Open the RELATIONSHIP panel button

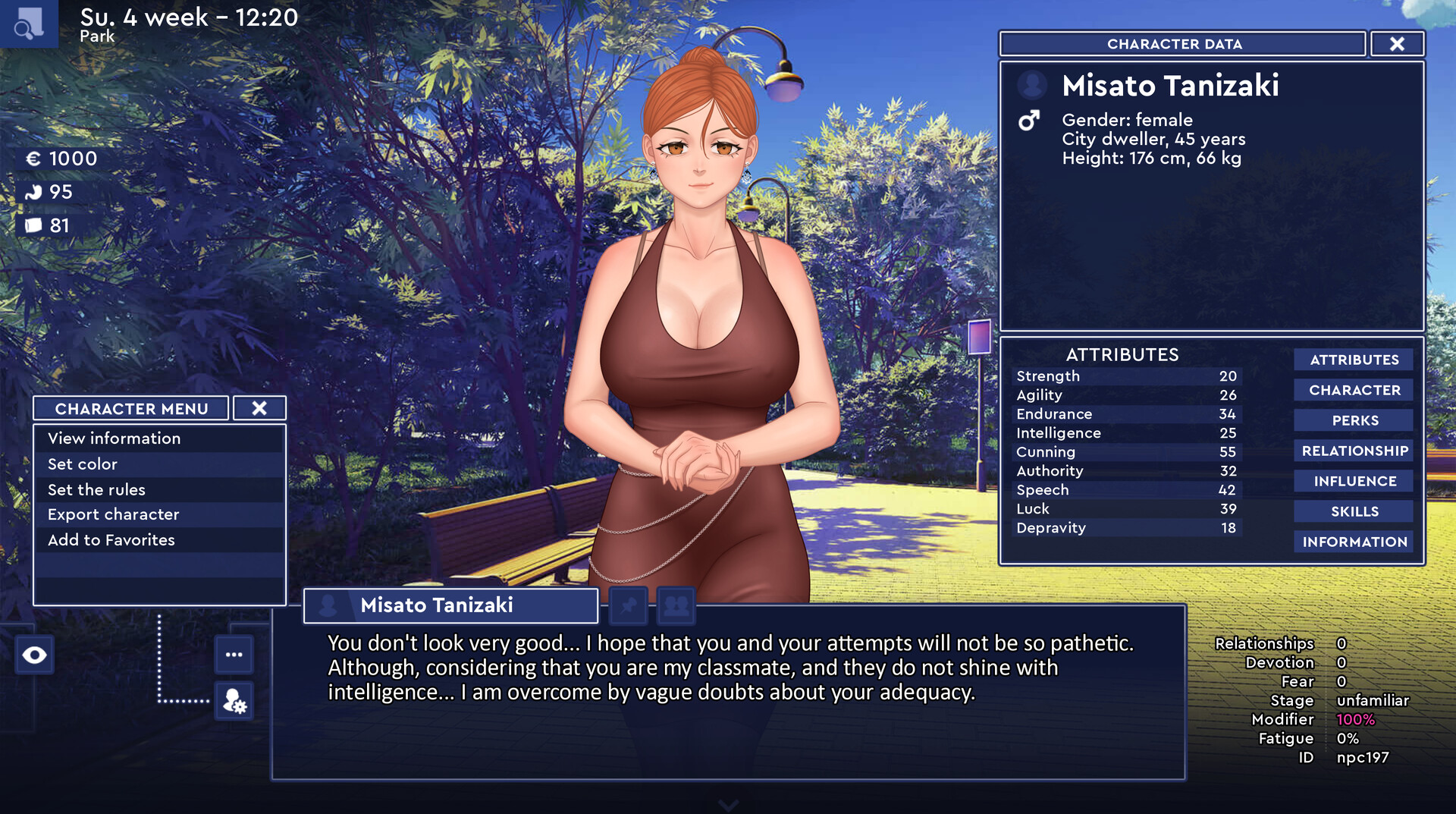[1353, 450]
